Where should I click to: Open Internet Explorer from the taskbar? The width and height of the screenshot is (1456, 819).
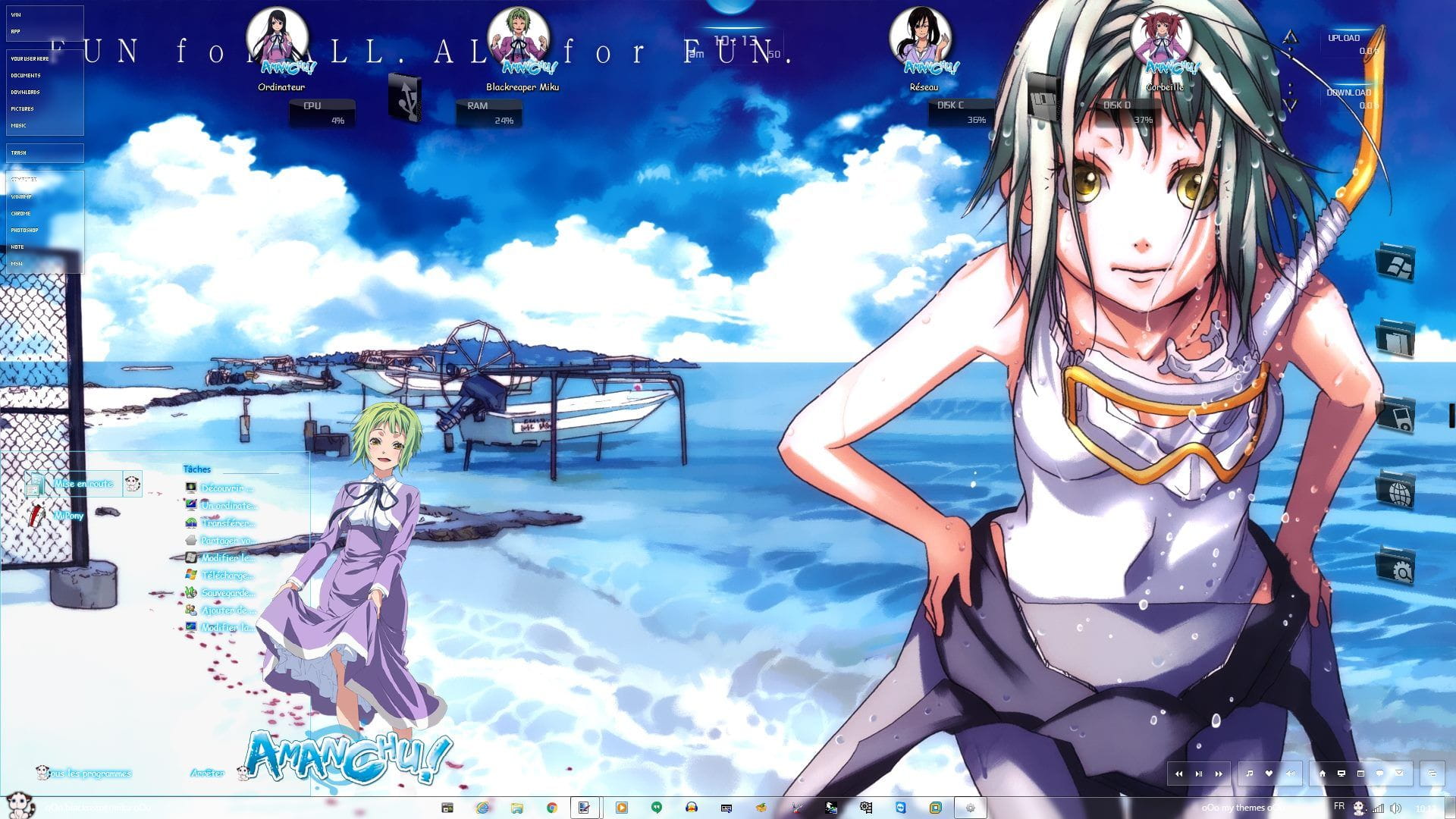coord(482,808)
